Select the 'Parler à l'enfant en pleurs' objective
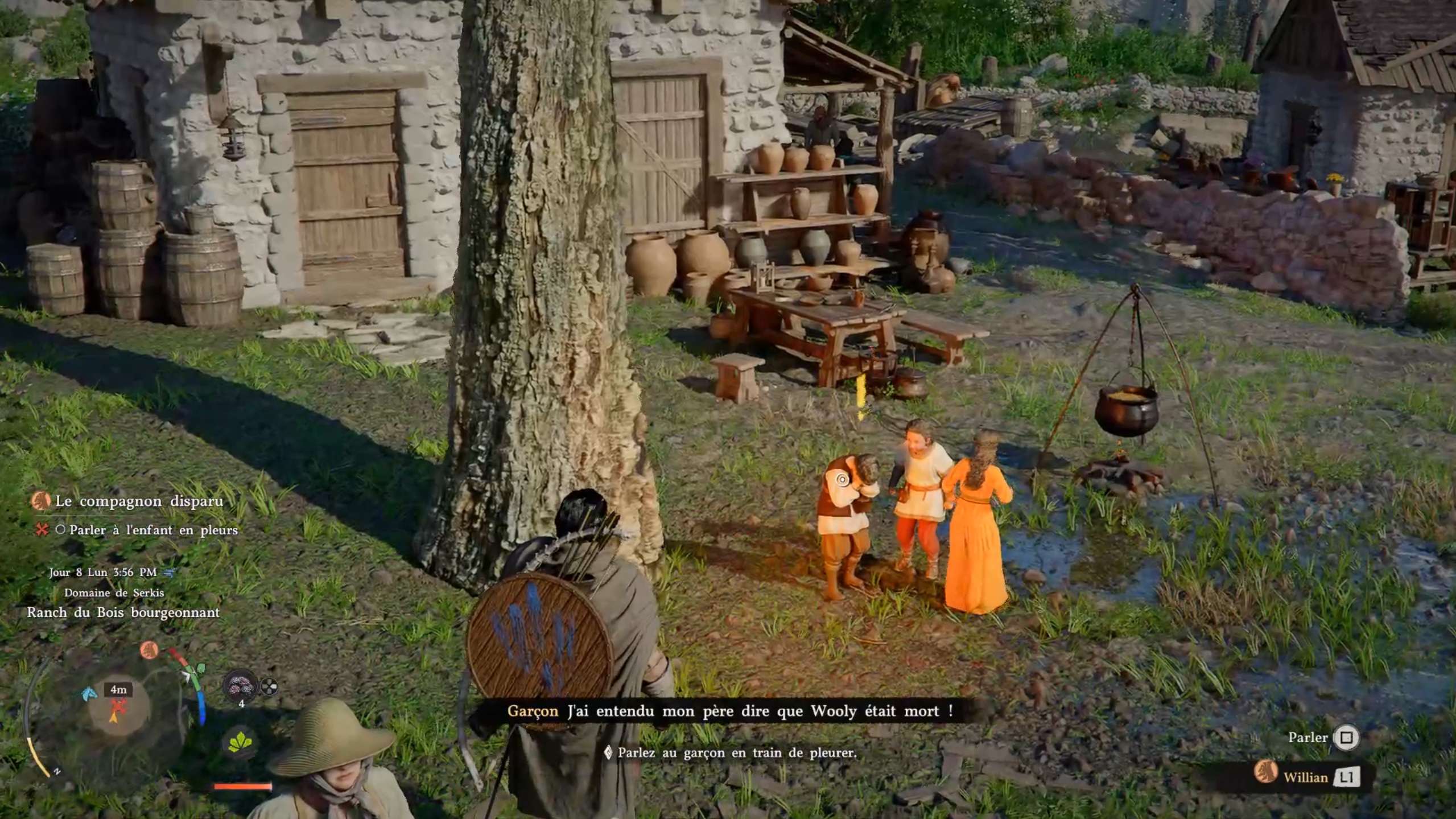The width and height of the screenshot is (1456, 819). tap(153, 530)
